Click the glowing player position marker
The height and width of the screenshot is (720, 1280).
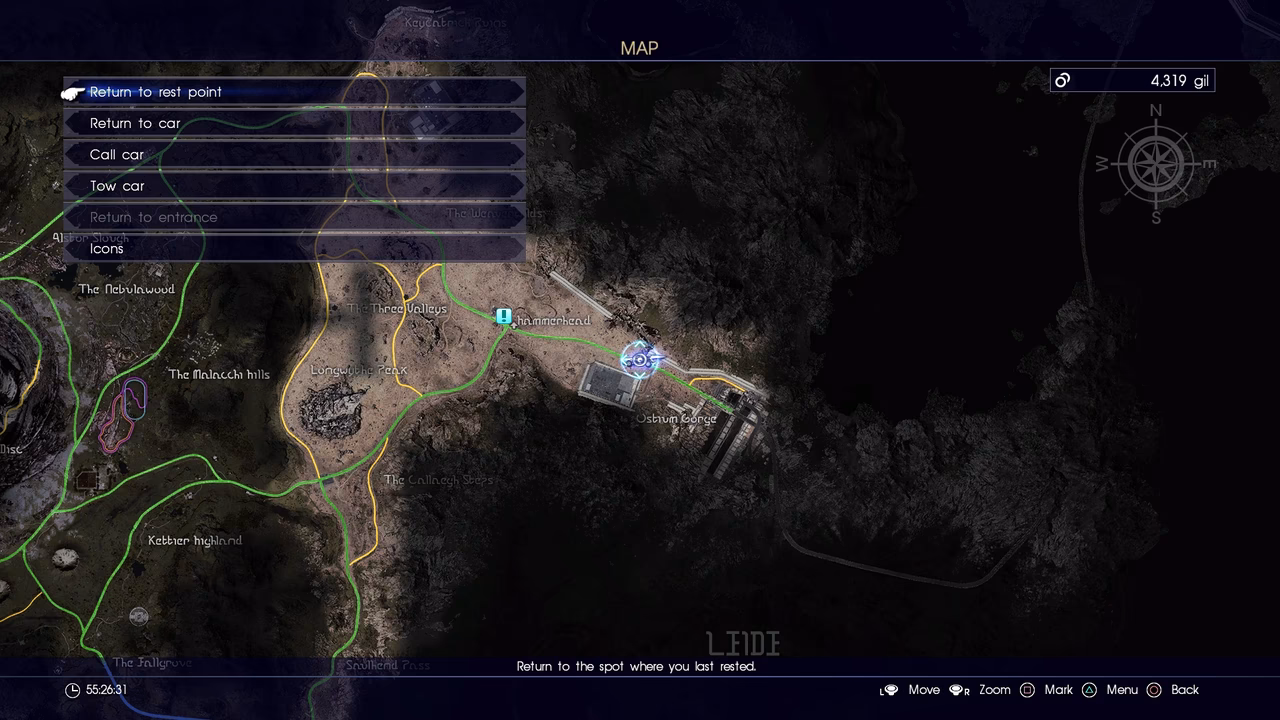tap(640, 360)
